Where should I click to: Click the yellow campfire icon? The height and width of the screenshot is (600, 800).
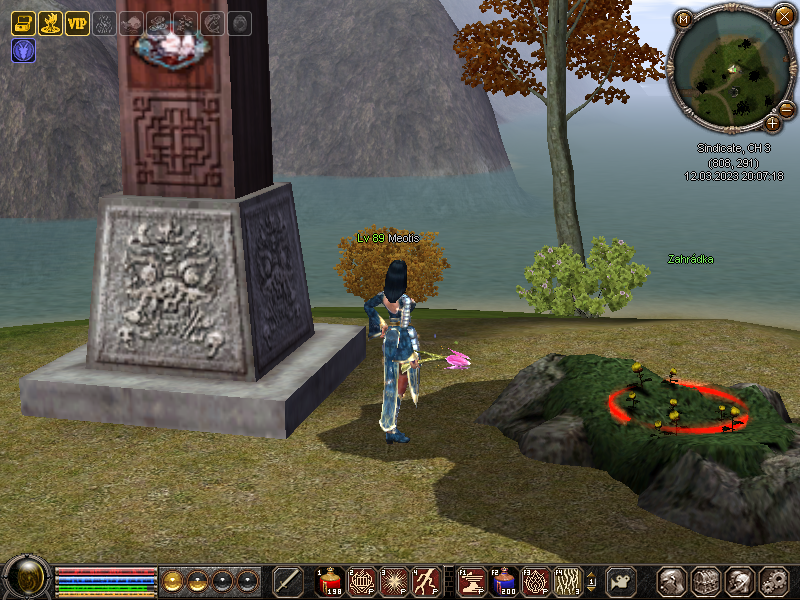pos(50,22)
